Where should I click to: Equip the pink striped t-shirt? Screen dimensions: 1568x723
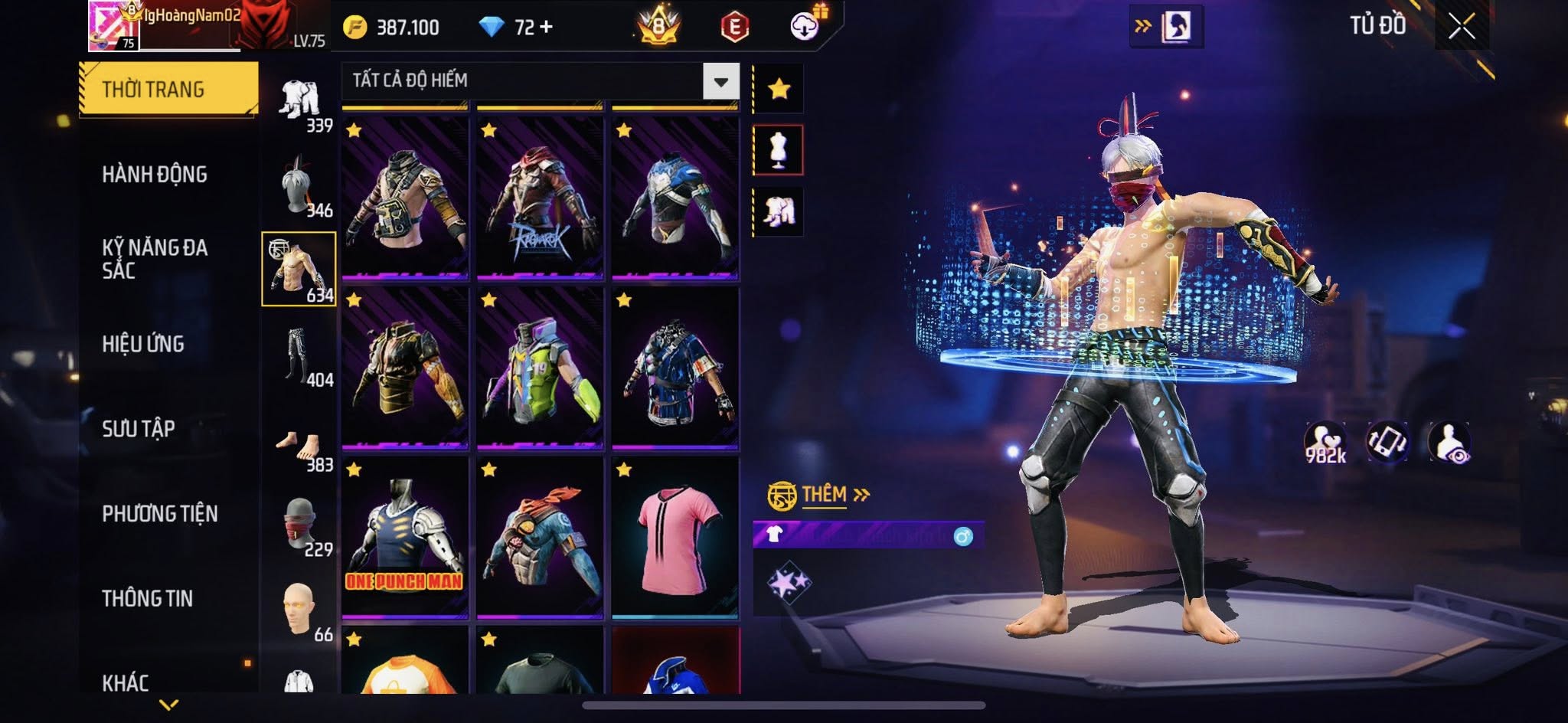coord(675,538)
